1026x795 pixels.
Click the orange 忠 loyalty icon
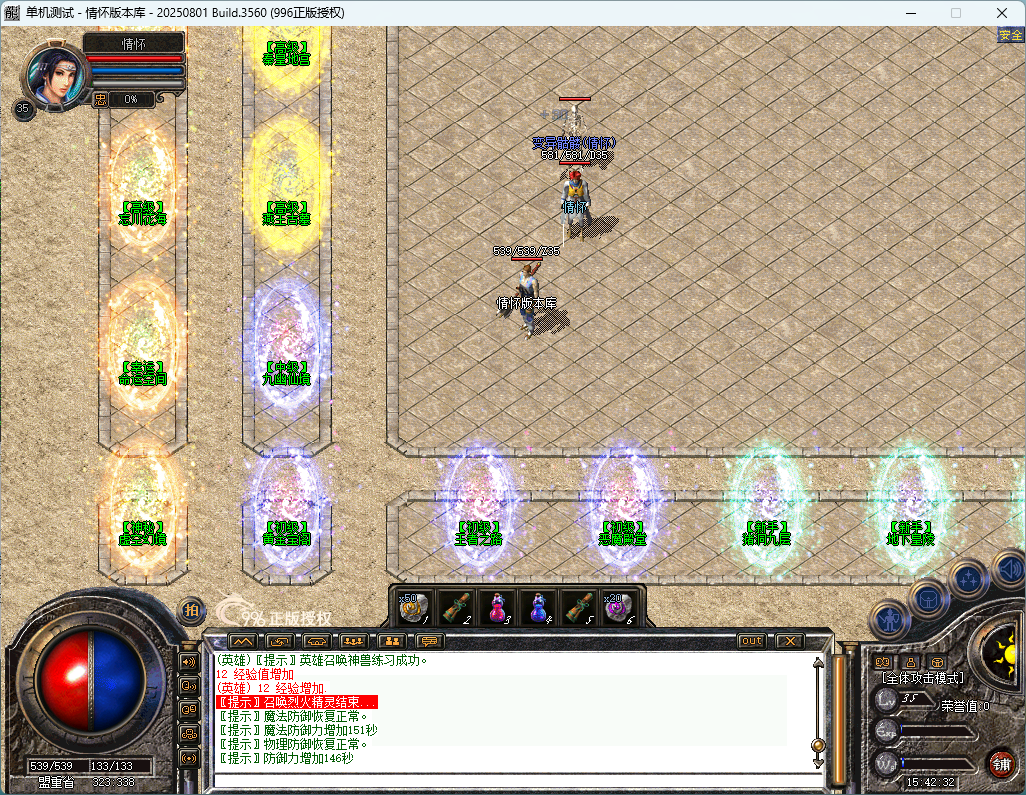click(x=101, y=99)
